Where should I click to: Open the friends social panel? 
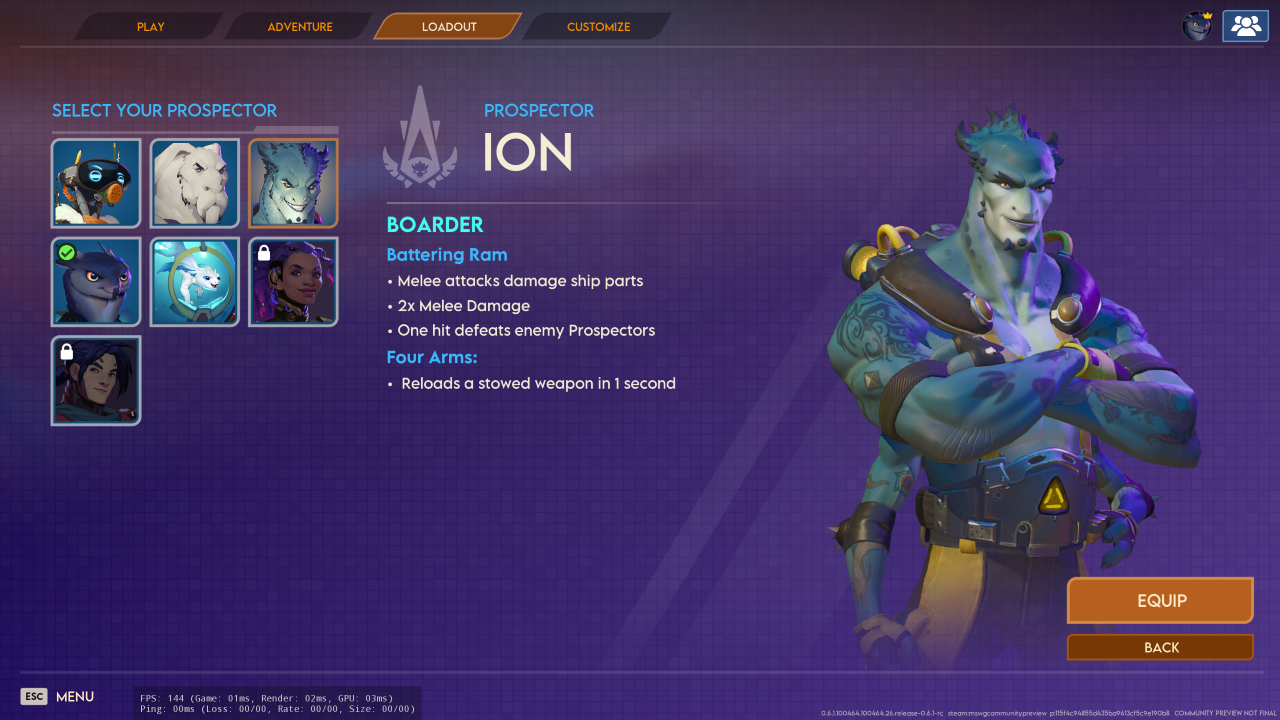point(1245,26)
